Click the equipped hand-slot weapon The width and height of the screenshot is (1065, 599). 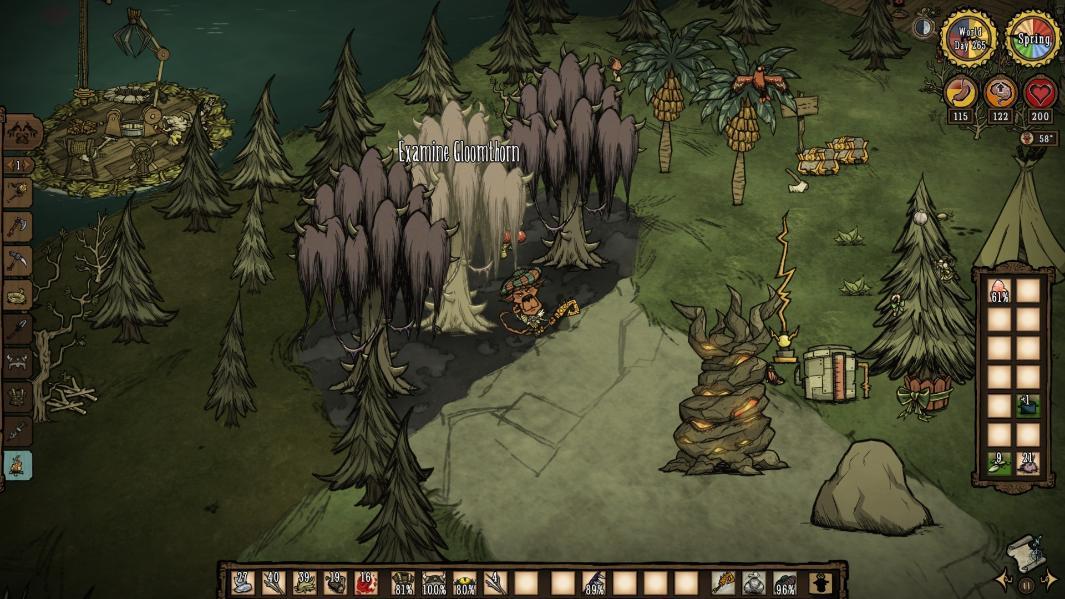724,582
